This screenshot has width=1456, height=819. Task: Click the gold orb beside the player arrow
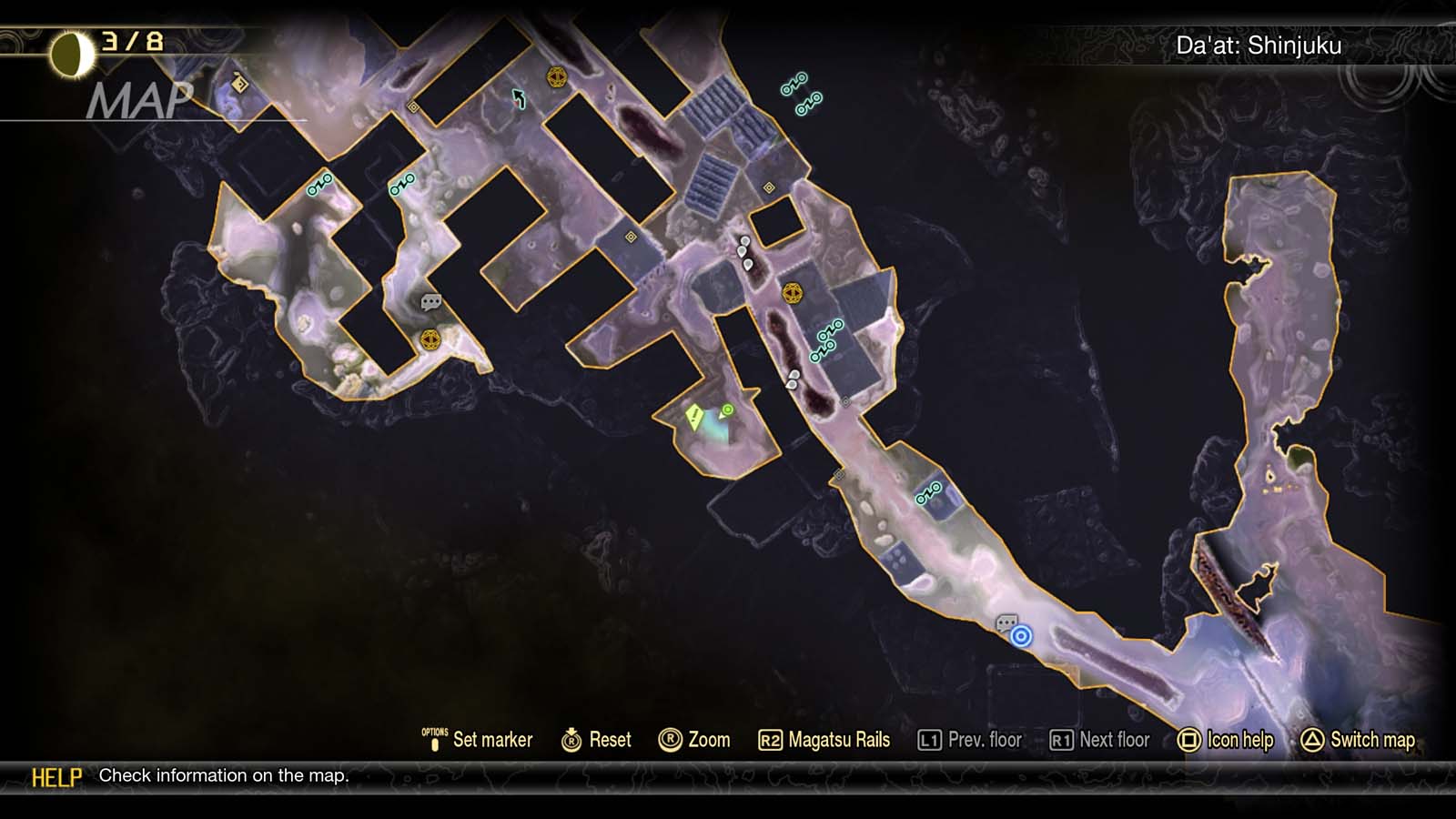pyautogui.click(x=557, y=77)
